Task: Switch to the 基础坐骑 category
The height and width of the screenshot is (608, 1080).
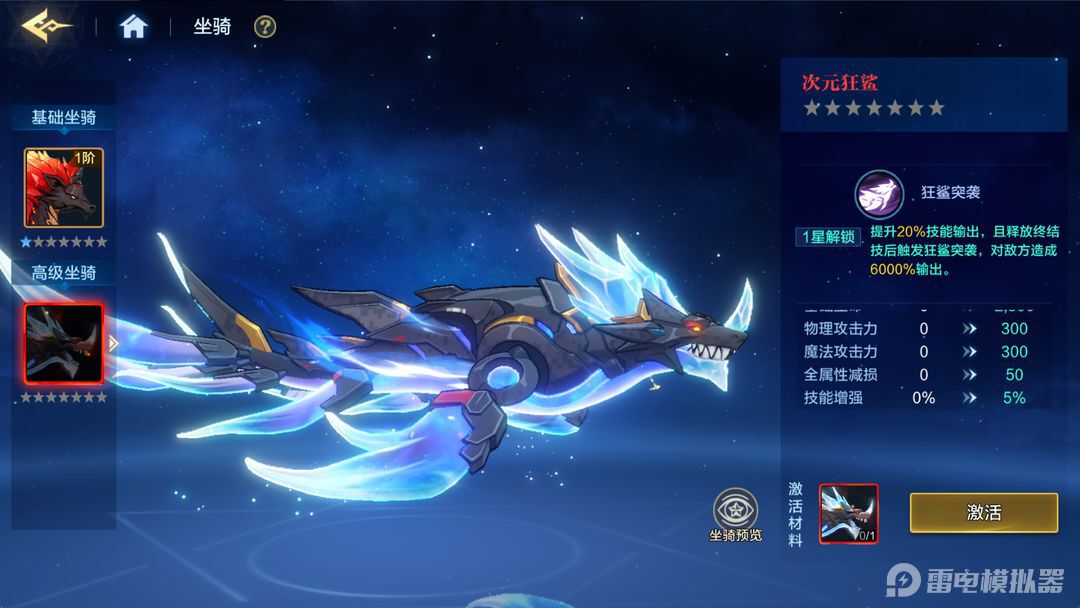Action: point(64,117)
